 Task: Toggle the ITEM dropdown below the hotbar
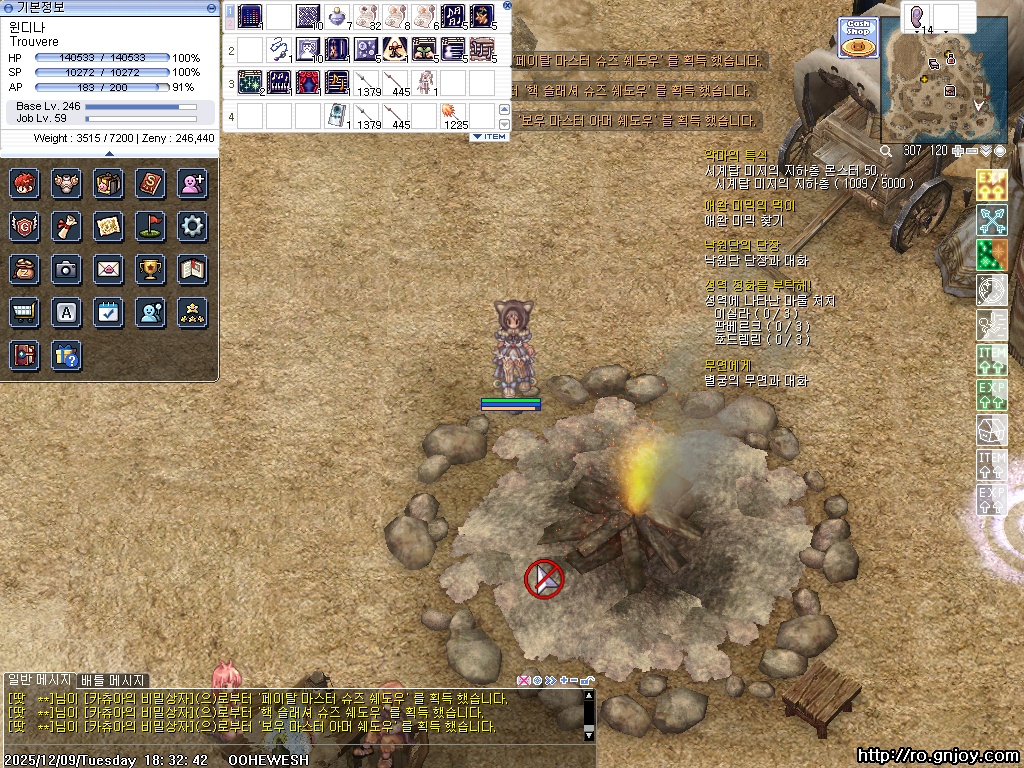pyautogui.click(x=489, y=136)
